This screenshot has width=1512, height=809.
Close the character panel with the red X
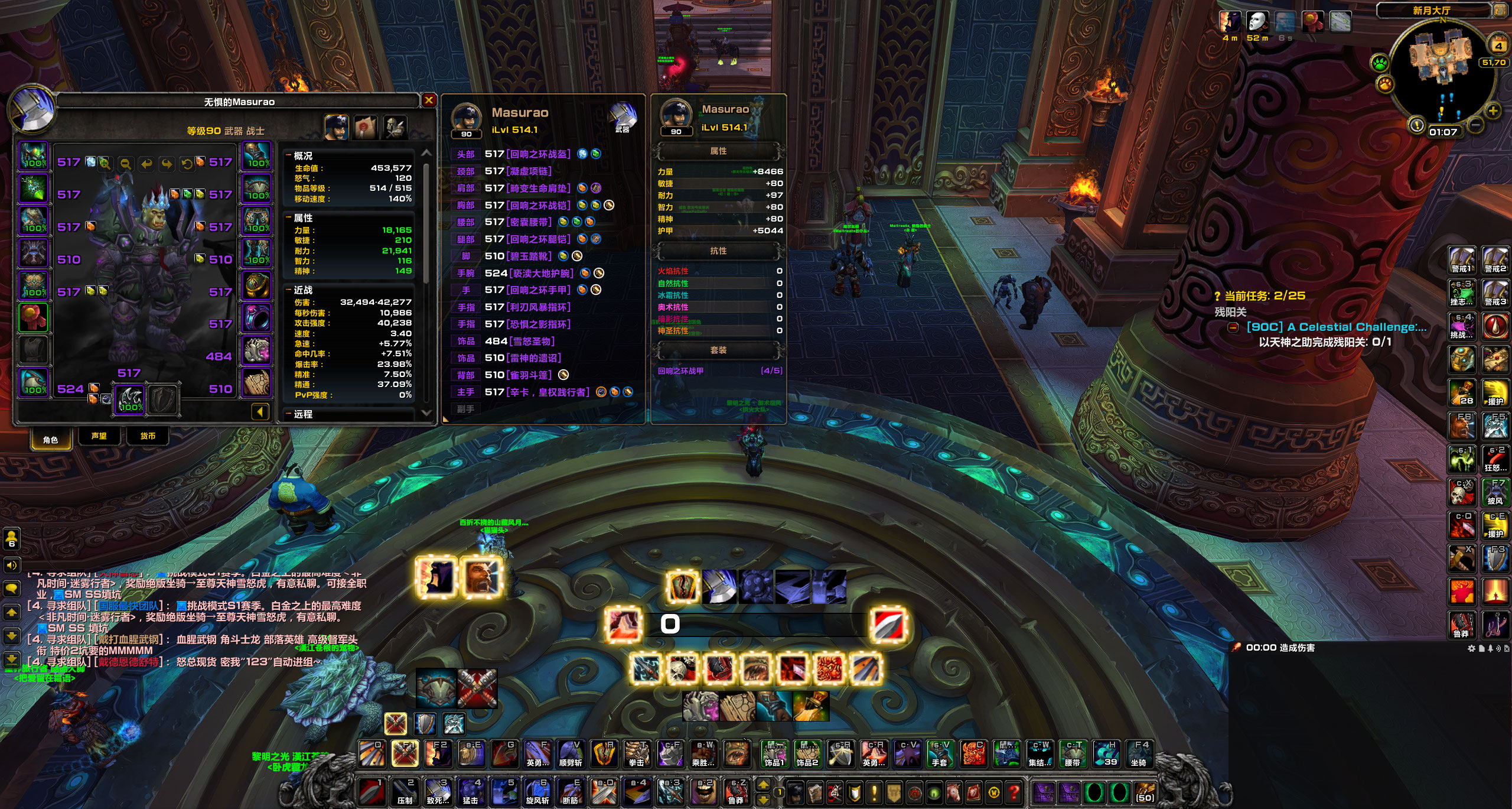pos(429,100)
